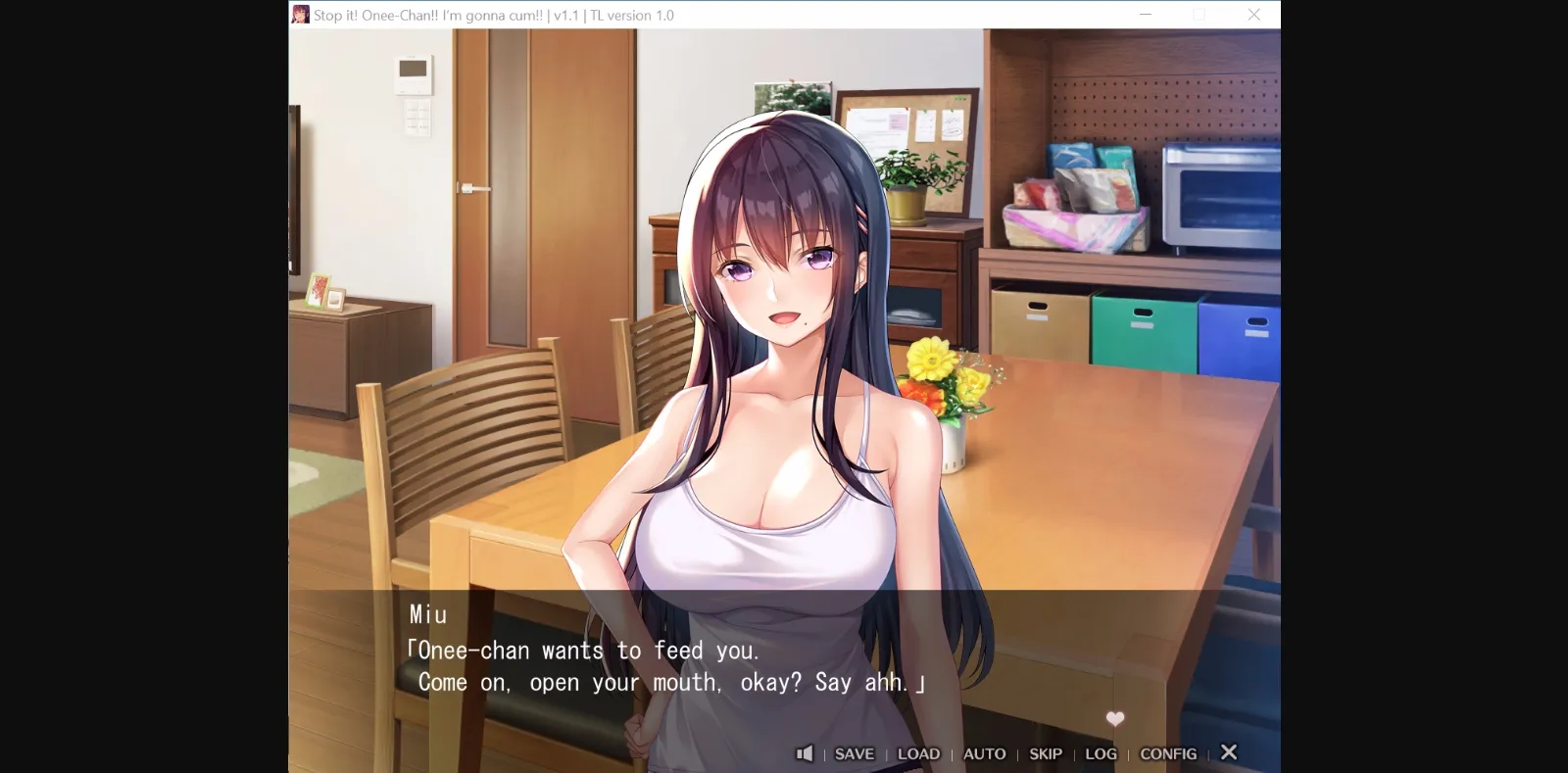This screenshot has width=1568, height=773.
Task: Activate SKIP mode to fast-forward text
Action: [x=1046, y=753]
